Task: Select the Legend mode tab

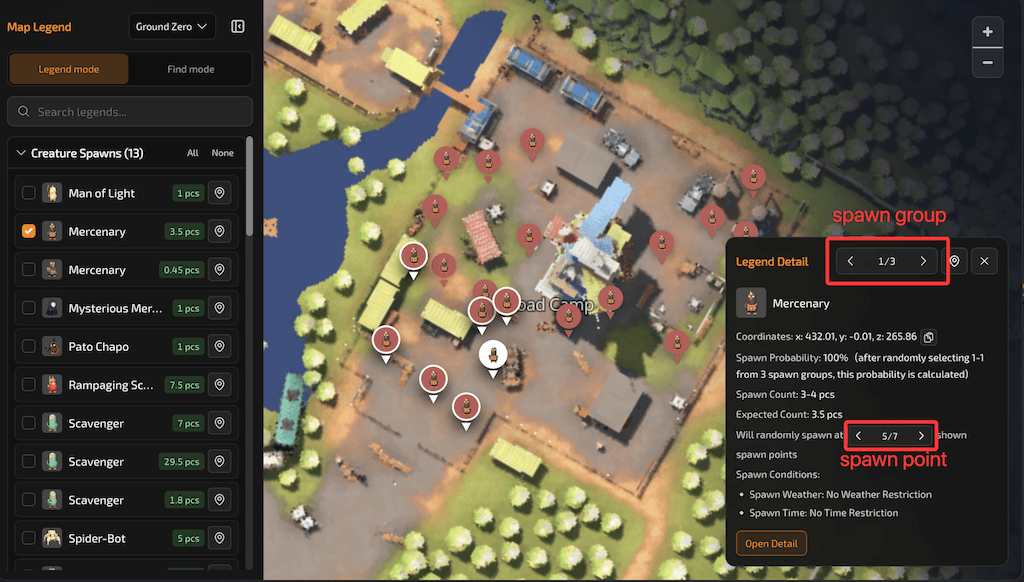Action: 69,69
